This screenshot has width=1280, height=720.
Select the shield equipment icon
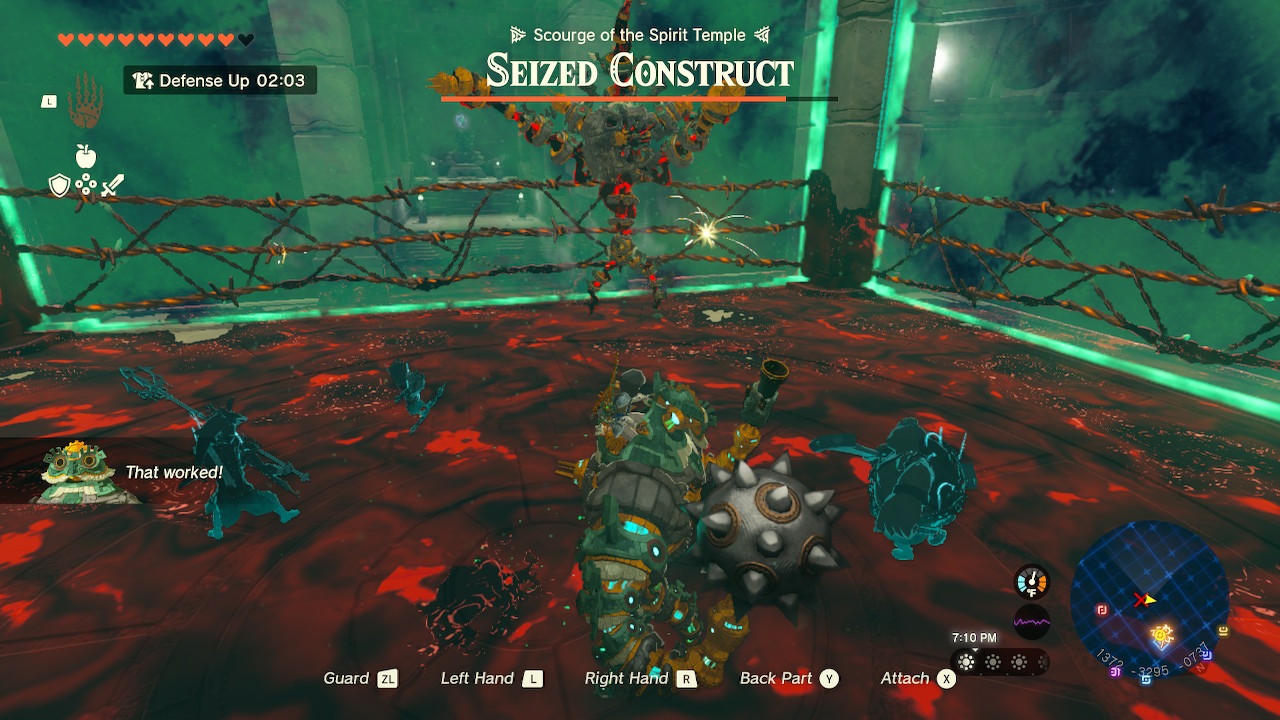pyautogui.click(x=59, y=186)
